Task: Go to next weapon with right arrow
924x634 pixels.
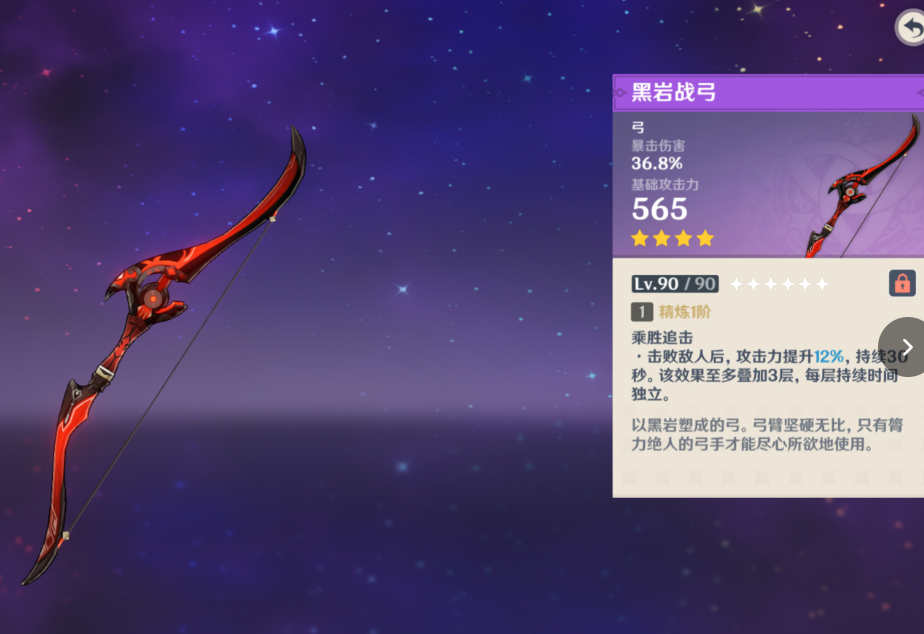Action: (906, 347)
